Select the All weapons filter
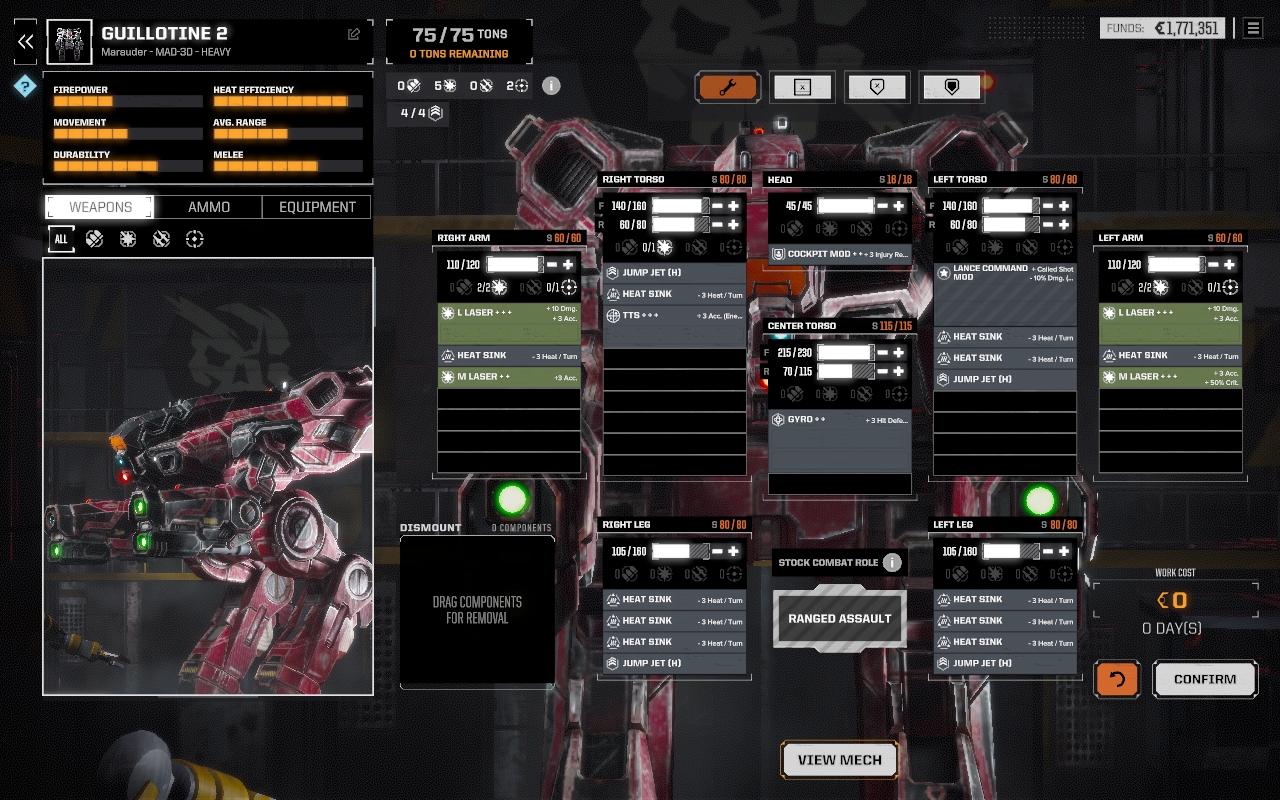Screen dimensions: 1280x800 [61, 239]
